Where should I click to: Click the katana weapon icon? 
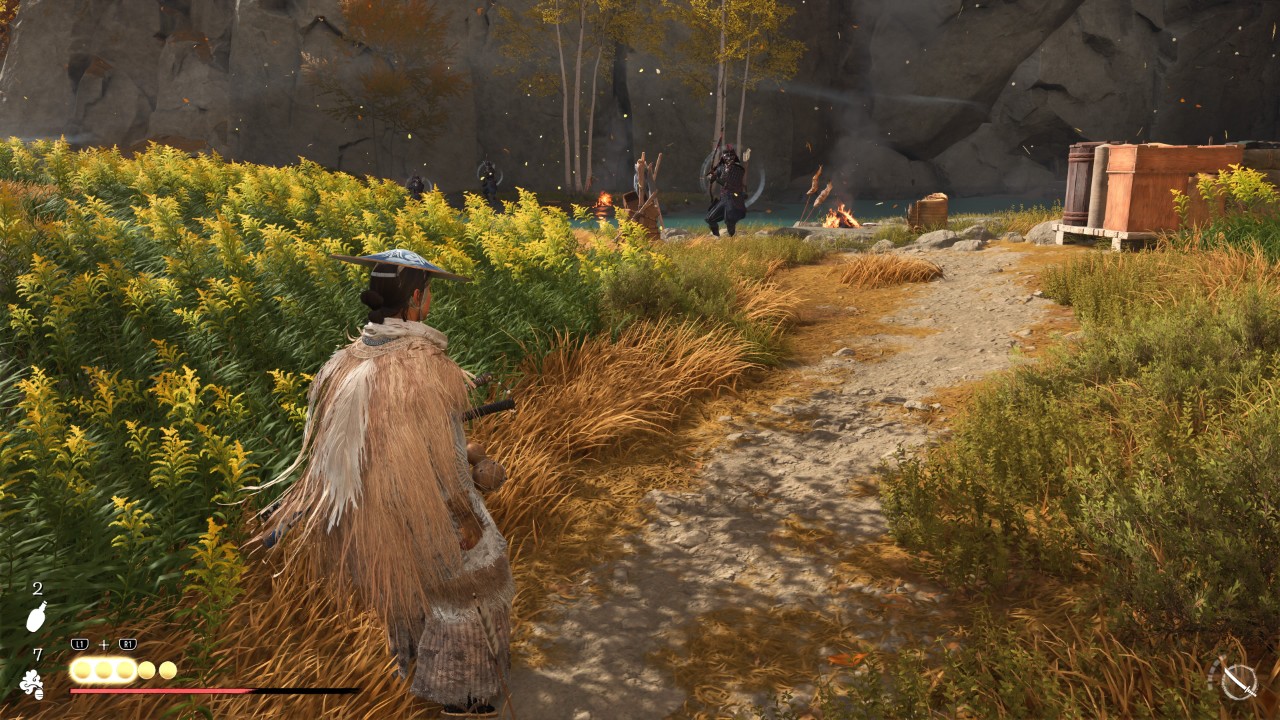[x=1238, y=680]
